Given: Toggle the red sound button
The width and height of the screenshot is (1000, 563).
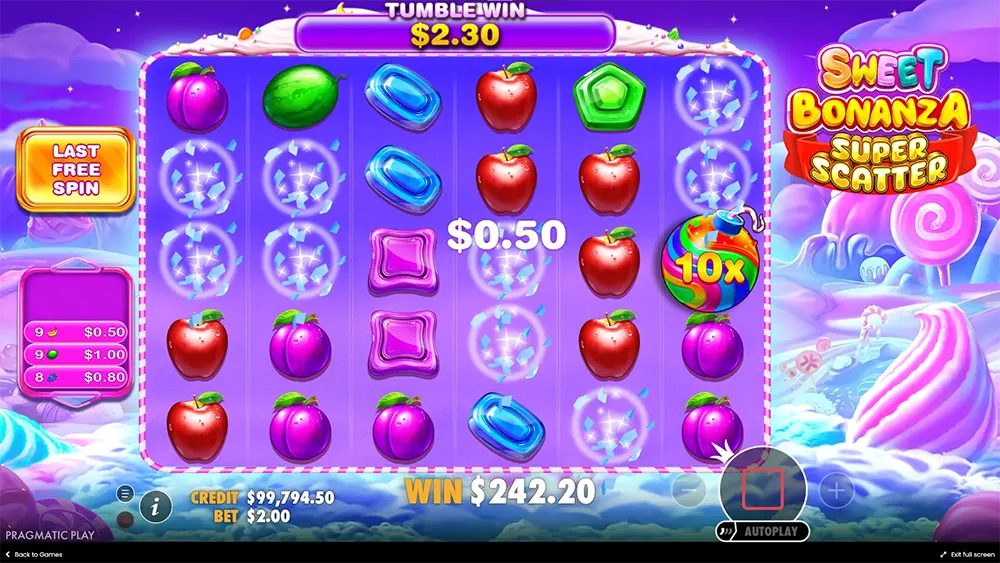Looking at the screenshot, I should [x=125, y=518].
